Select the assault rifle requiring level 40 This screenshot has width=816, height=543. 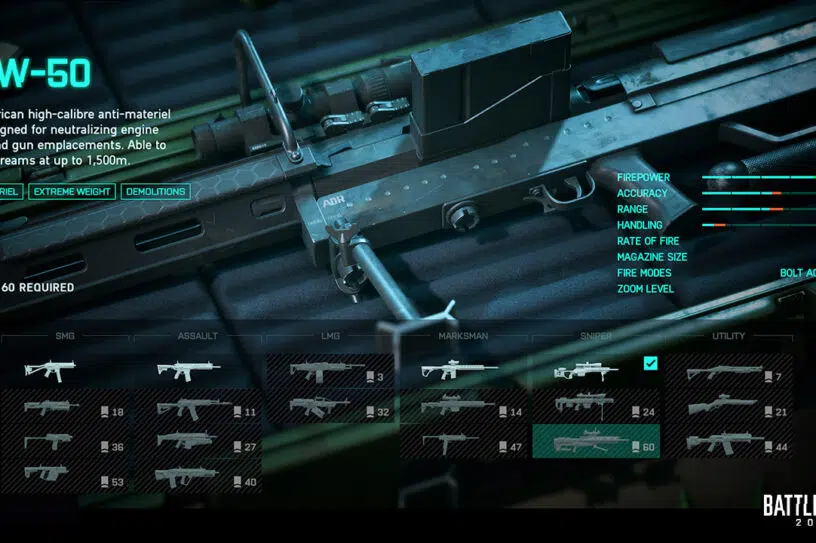(x=198, y=477)
